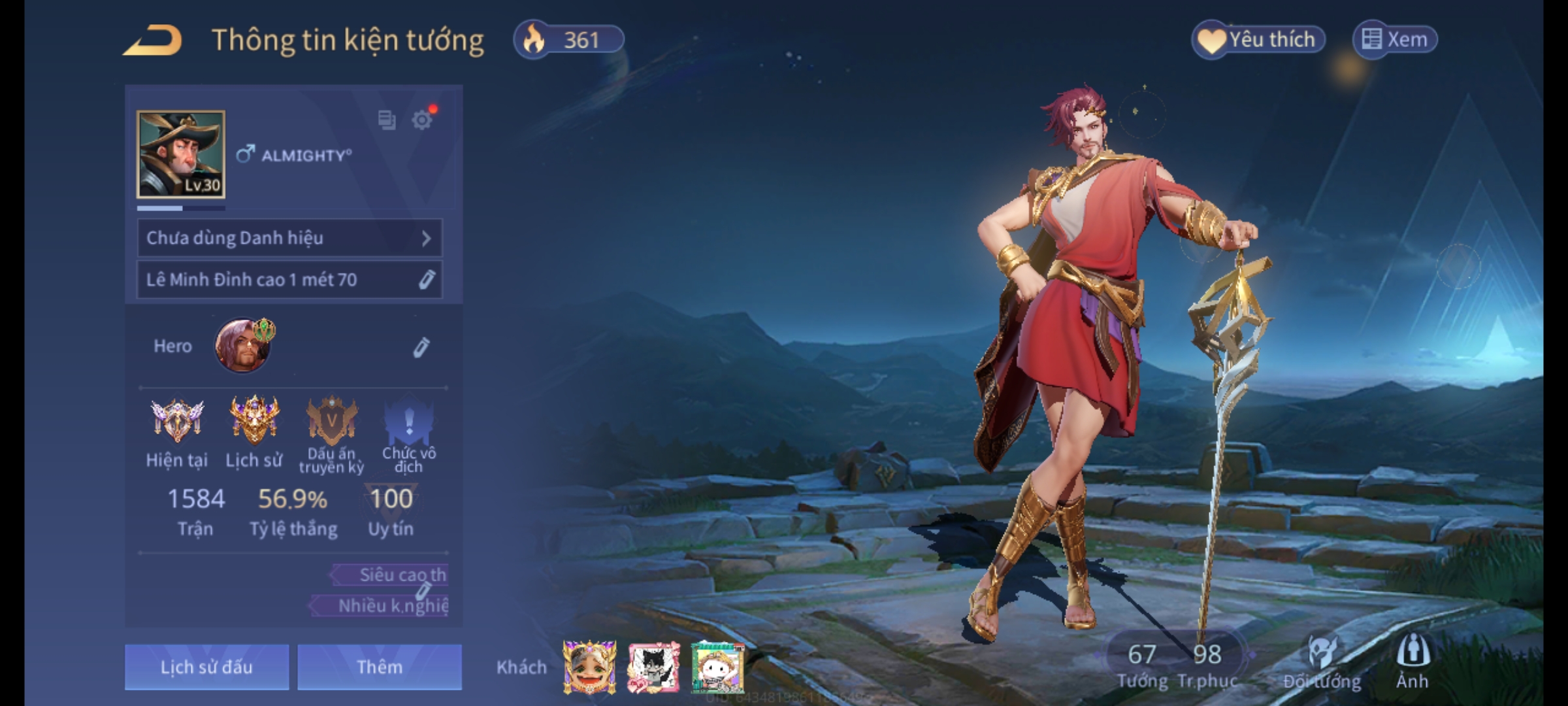Open Lịch sử đấu match history
Image resolution: width=1568 pixels, height=706 pixels.
[206, 667]
